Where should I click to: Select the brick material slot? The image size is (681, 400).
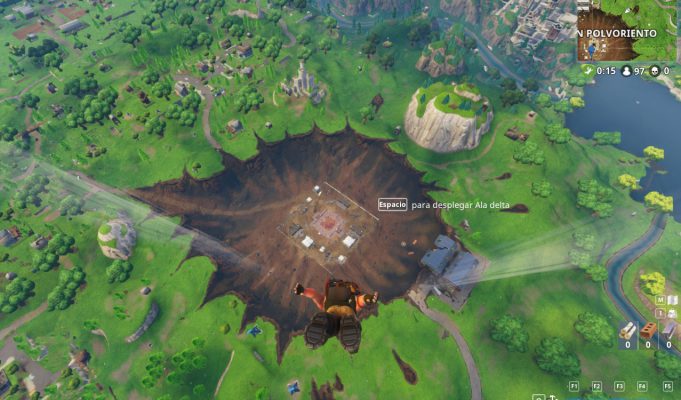[x=648, y=332]
